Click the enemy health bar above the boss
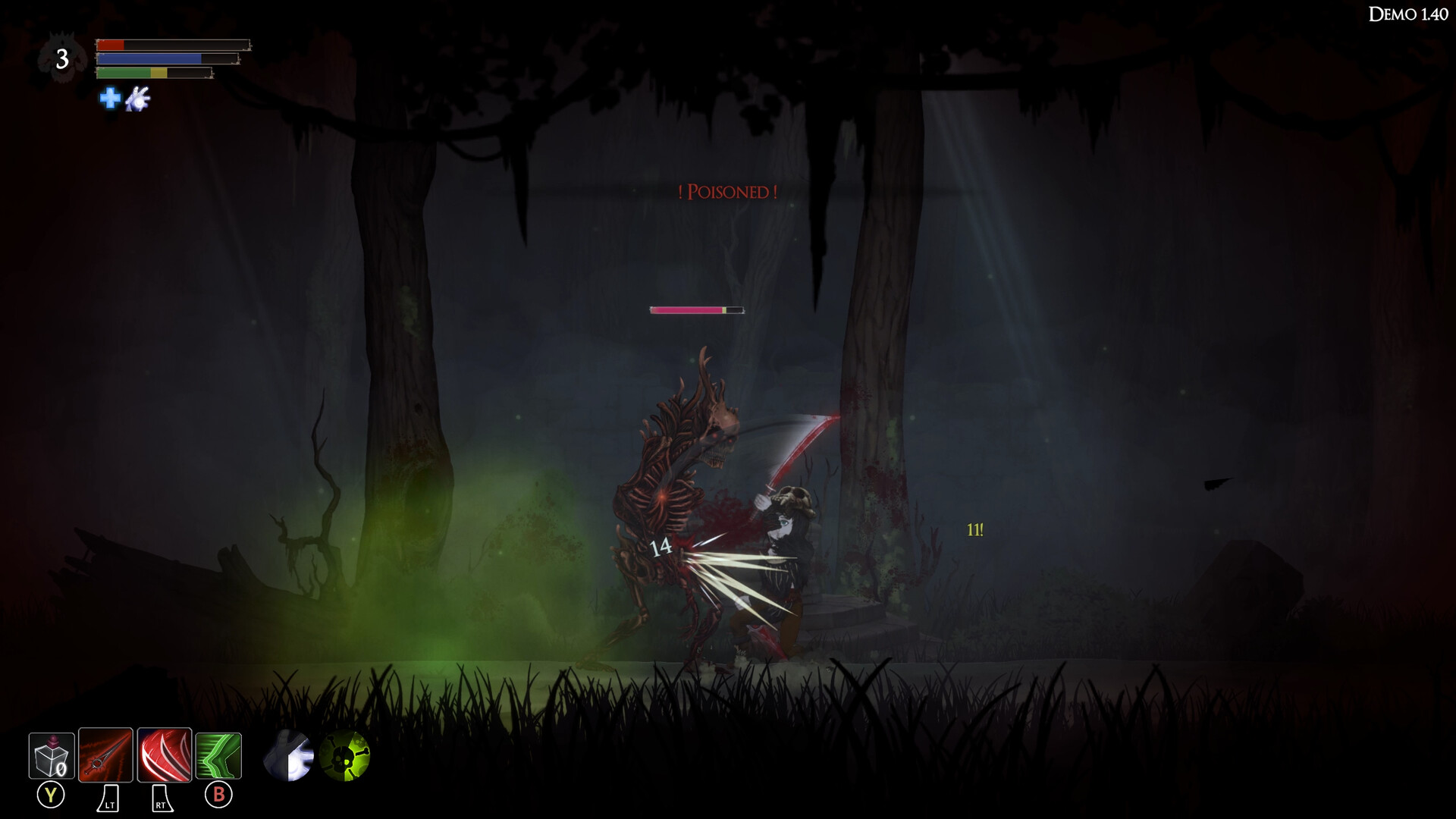Viewport: 1456px width, 819px height. pos(696,309)
